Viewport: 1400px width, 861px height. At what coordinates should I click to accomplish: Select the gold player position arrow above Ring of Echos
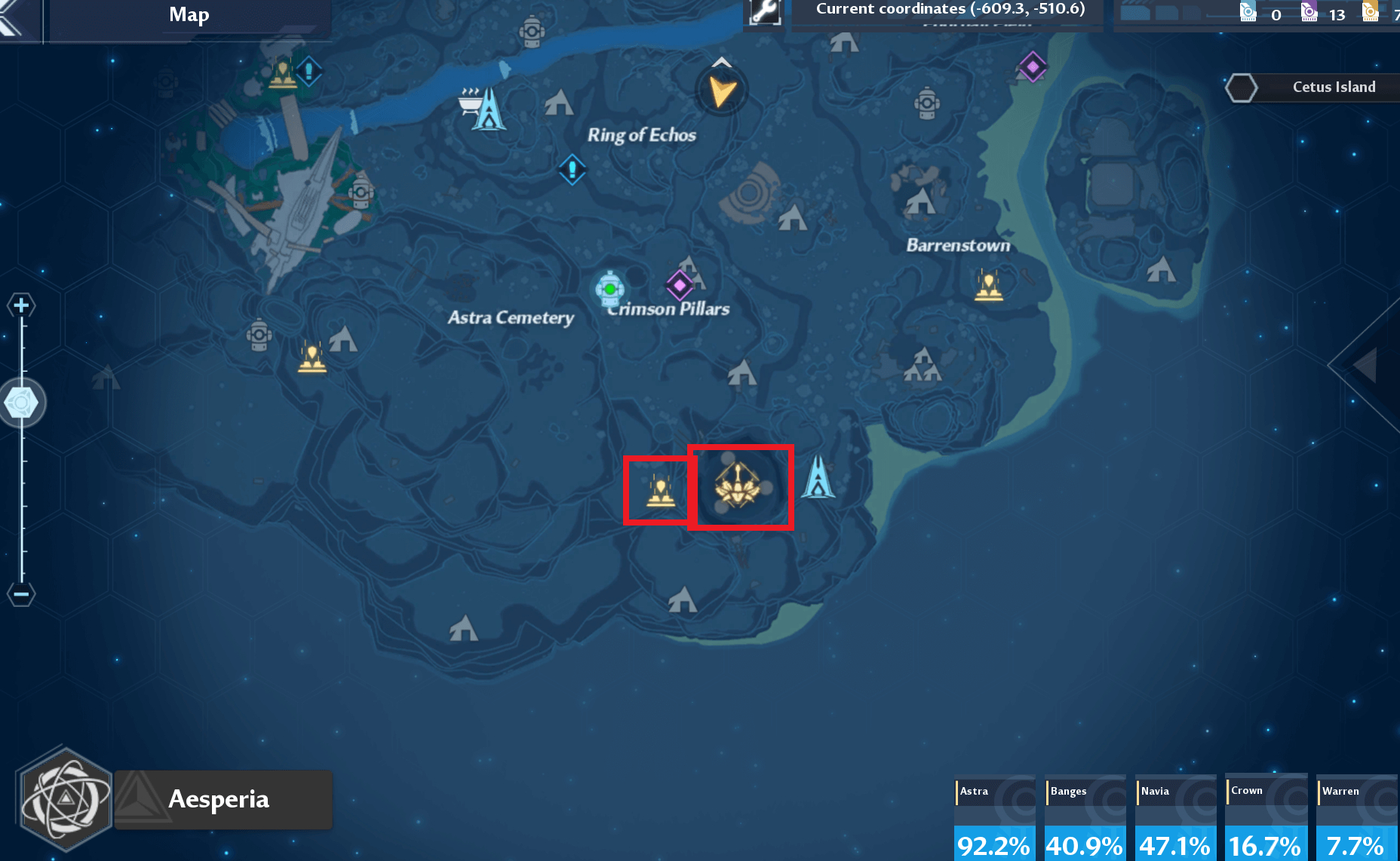click(720, 90)
